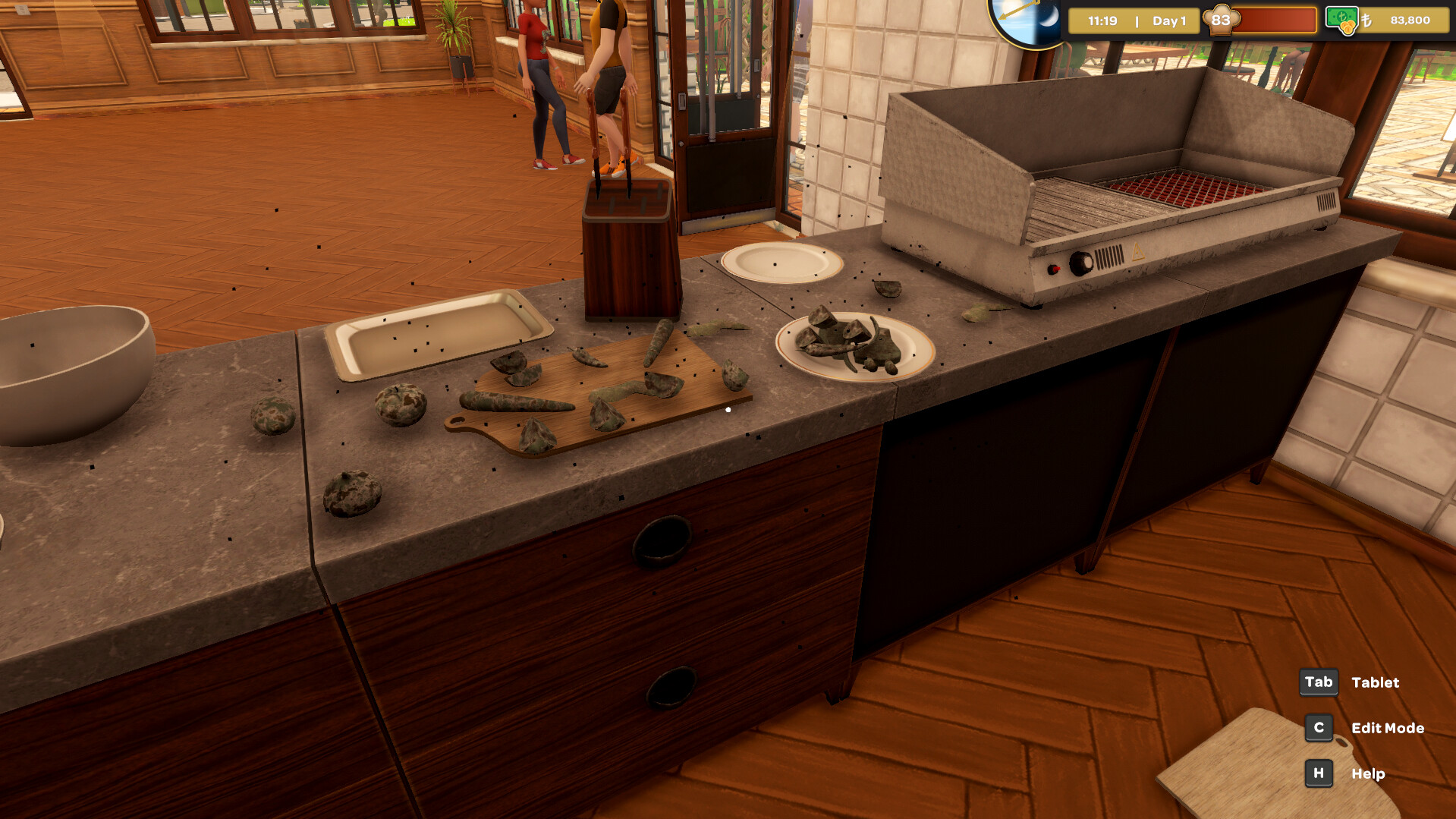Click the green banknote money icon
The width and height of the screenshot is (1456, 819).
point(1341,17)
